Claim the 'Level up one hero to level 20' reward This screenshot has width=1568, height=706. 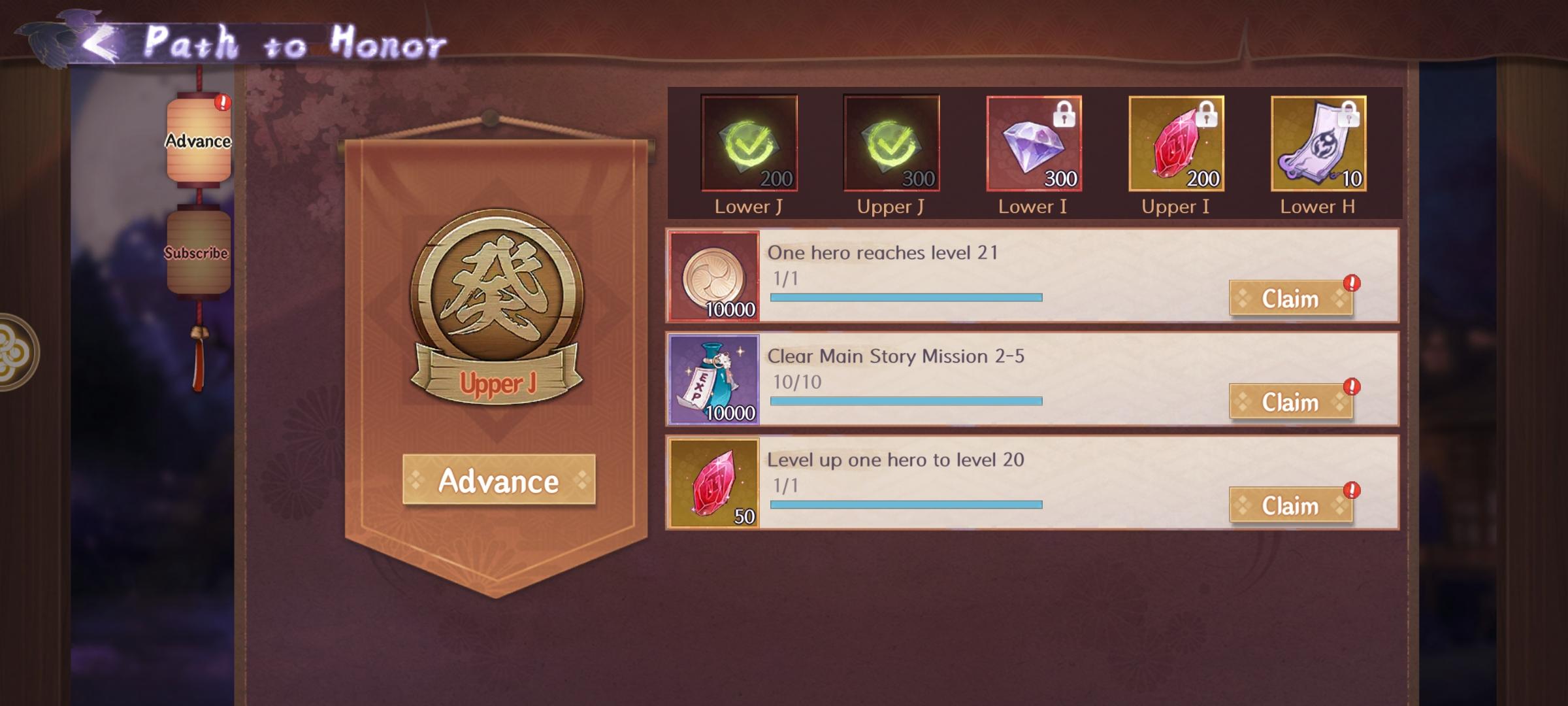pyautogui.click(x=1291, y=505)
